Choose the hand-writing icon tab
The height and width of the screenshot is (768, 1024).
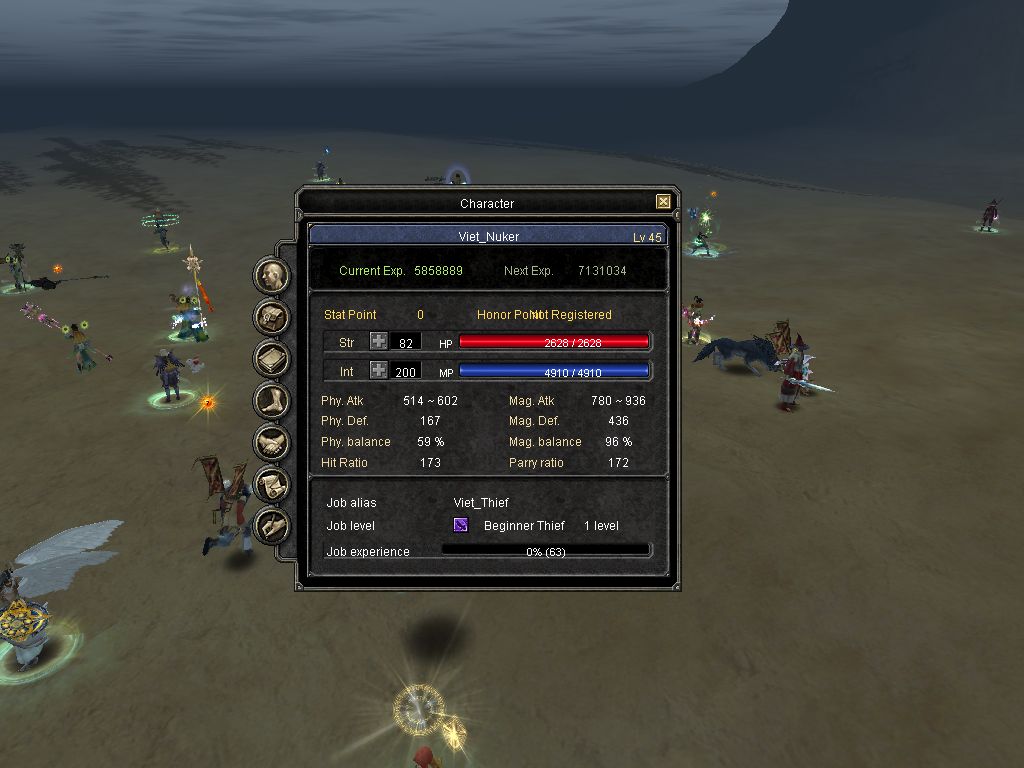(272, 525)
